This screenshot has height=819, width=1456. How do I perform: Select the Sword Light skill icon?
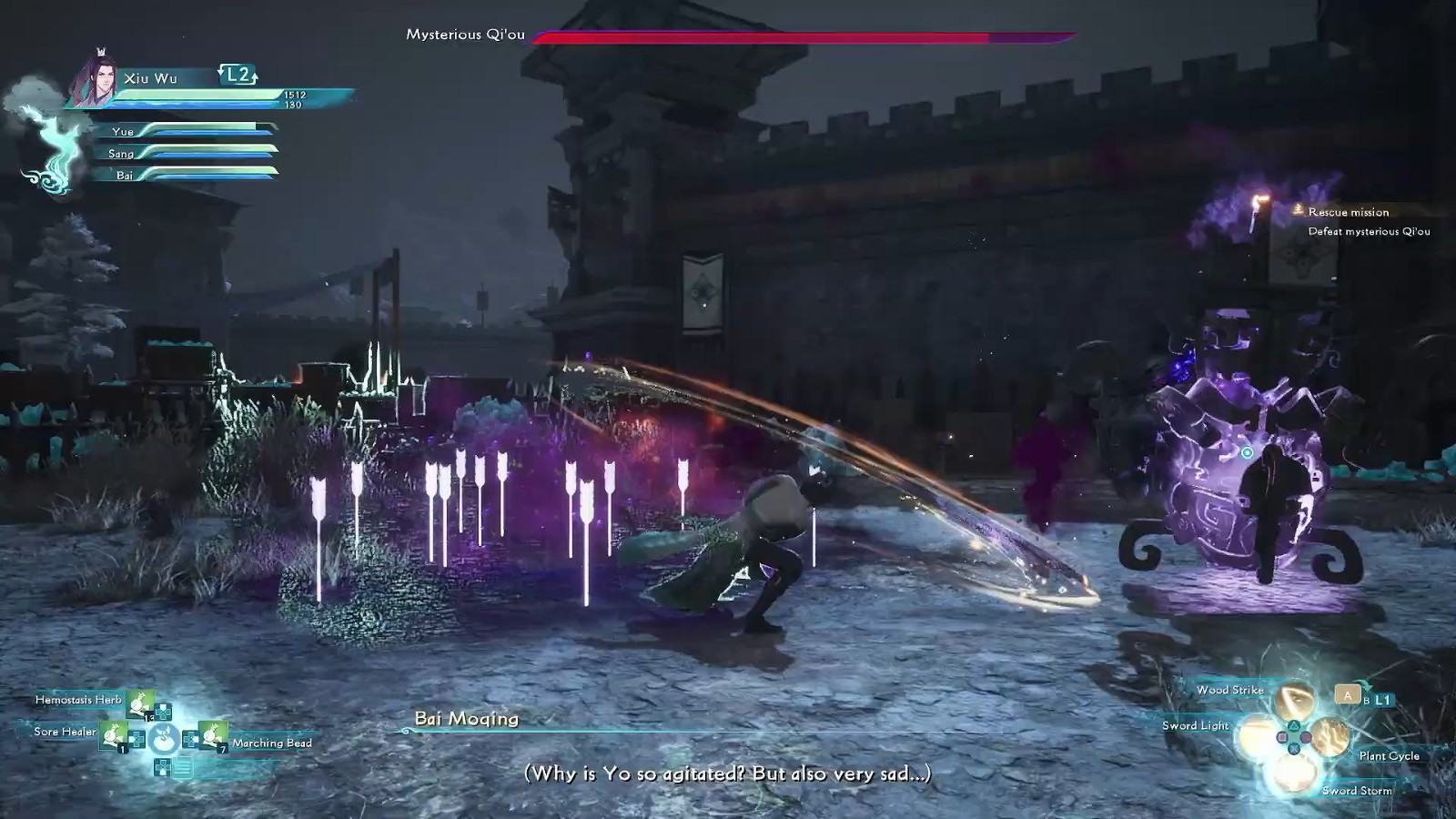tap(1255, 735)
